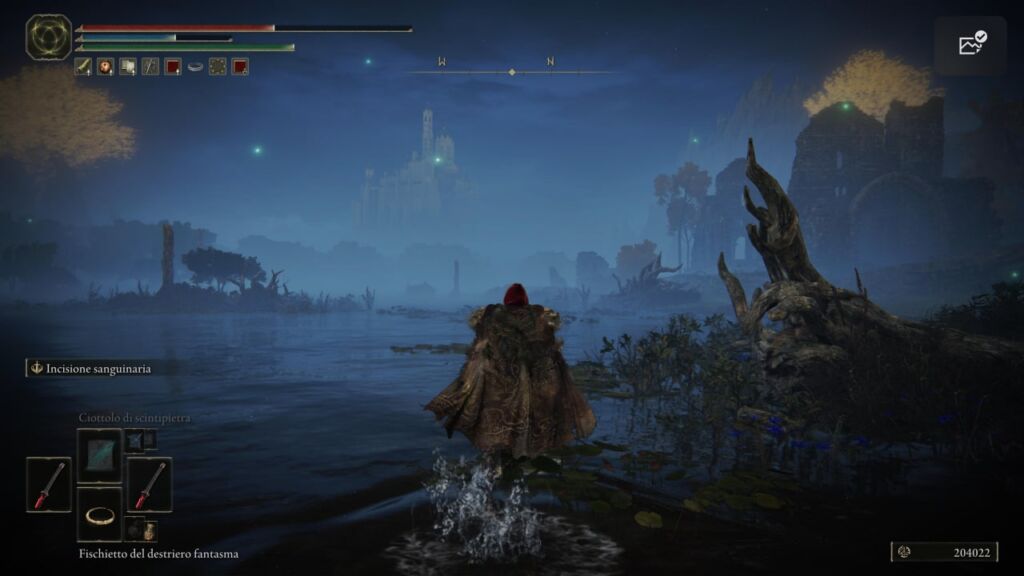This screenshot has height=576, width=1024.
Task: Click the right-hand weapon slot
Action: (149, 485)
